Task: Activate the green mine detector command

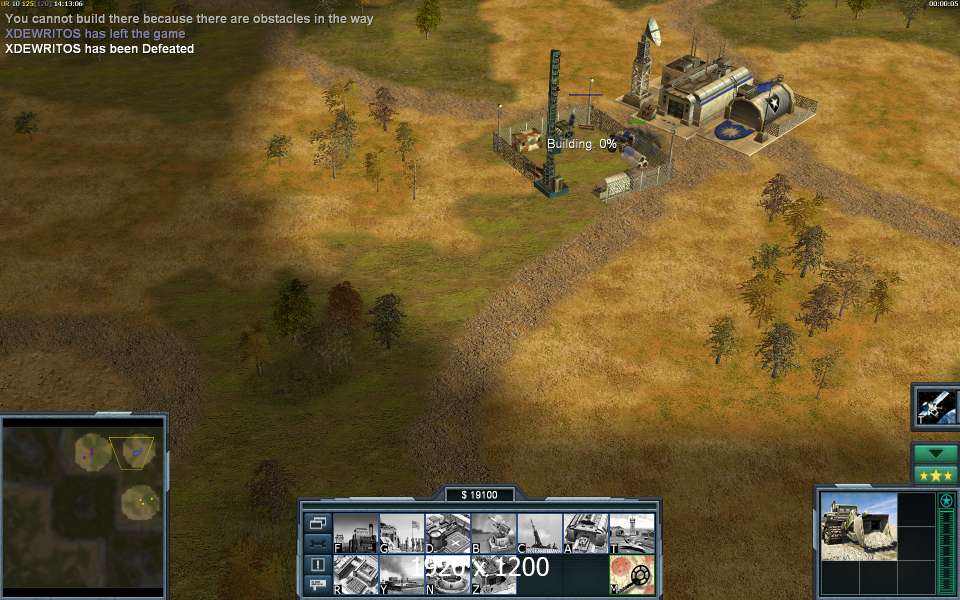Action: 631,575
